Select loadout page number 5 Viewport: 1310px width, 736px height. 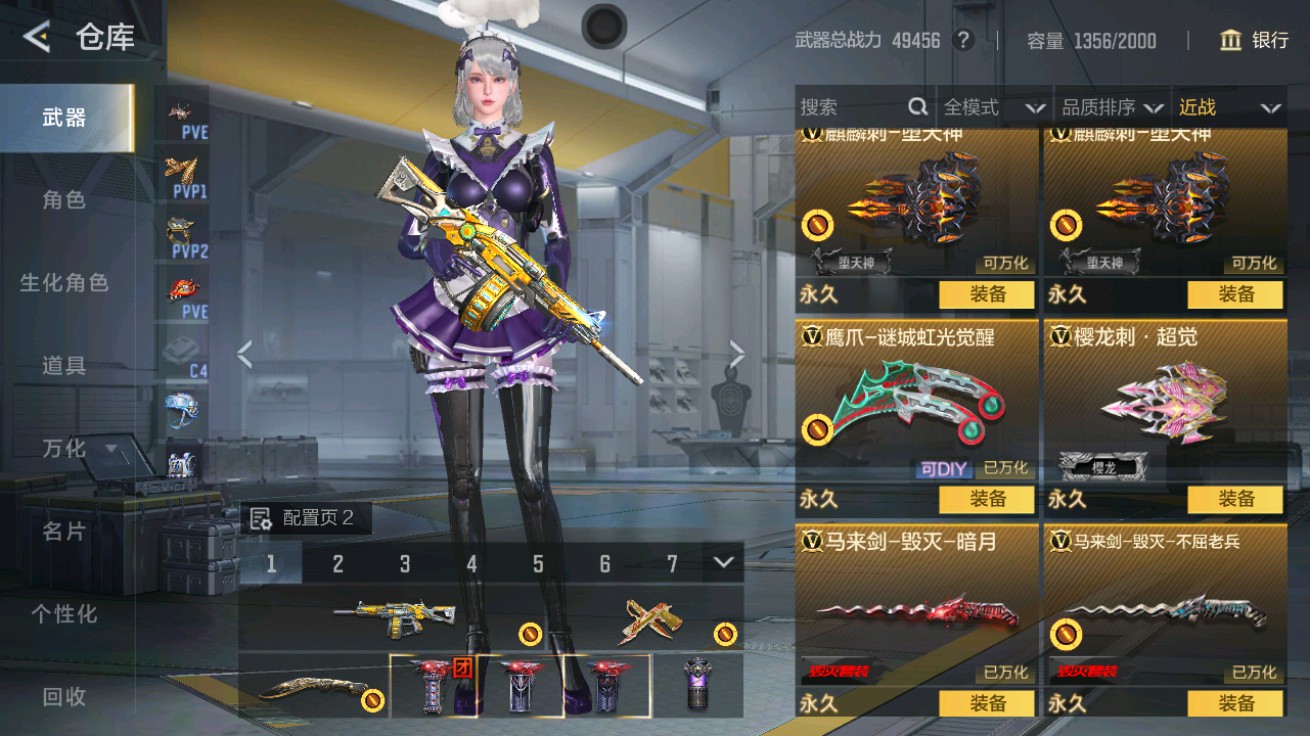[537, 563]
